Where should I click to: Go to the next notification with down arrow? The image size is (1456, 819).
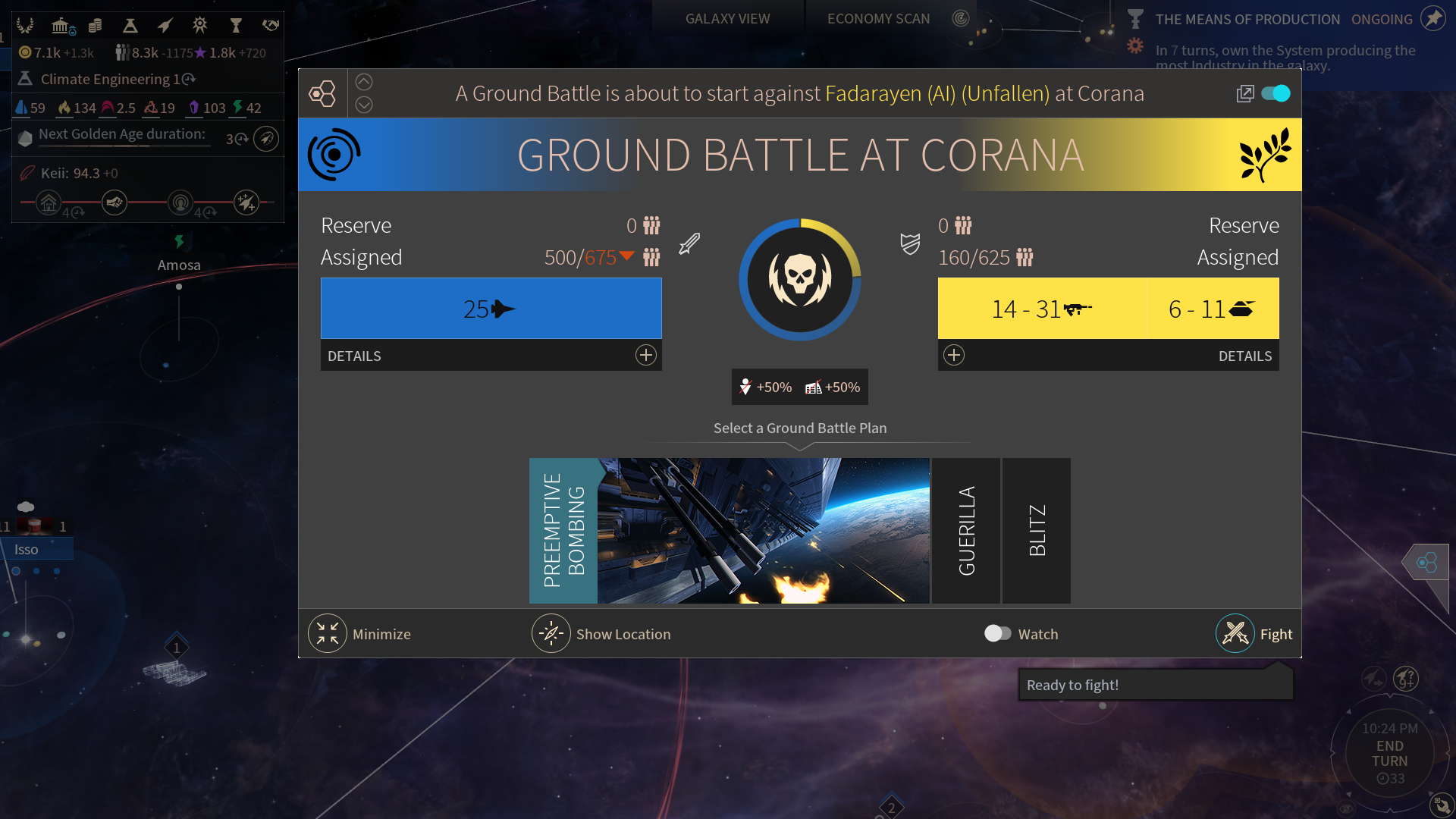(364, 105)
